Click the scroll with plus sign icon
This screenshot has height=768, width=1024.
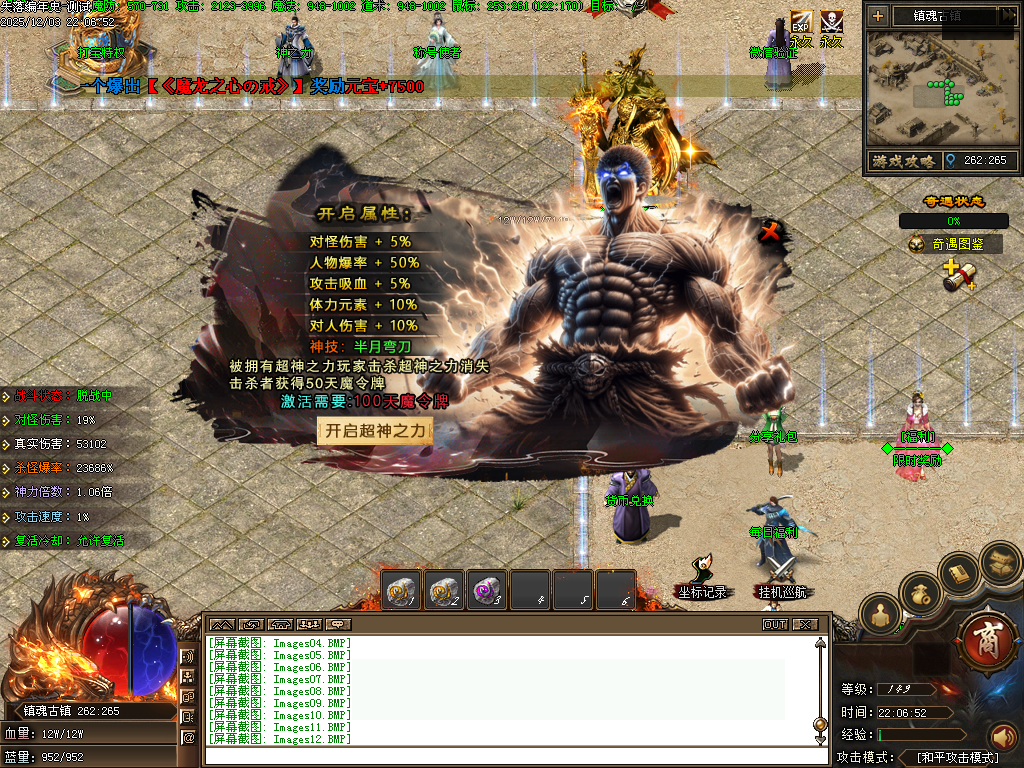coord(958,275)
